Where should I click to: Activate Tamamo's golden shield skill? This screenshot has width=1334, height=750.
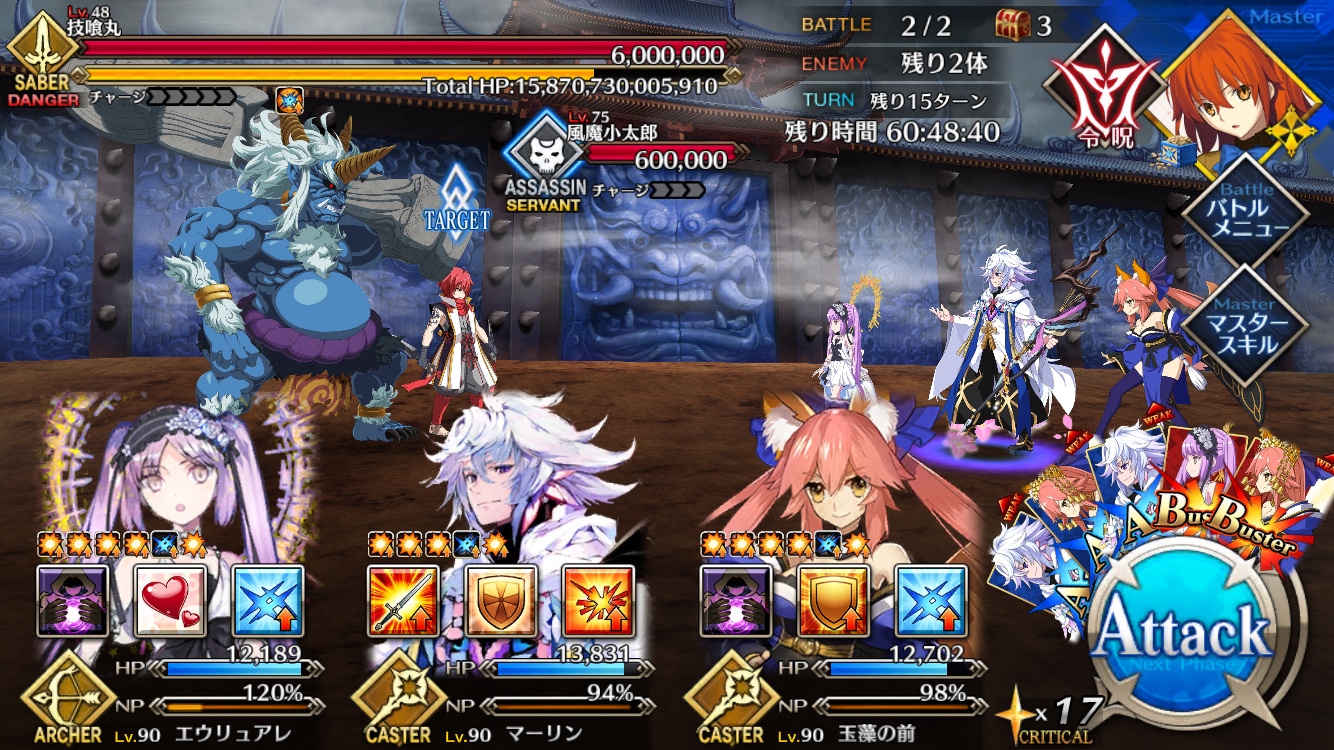pos(833,601)
